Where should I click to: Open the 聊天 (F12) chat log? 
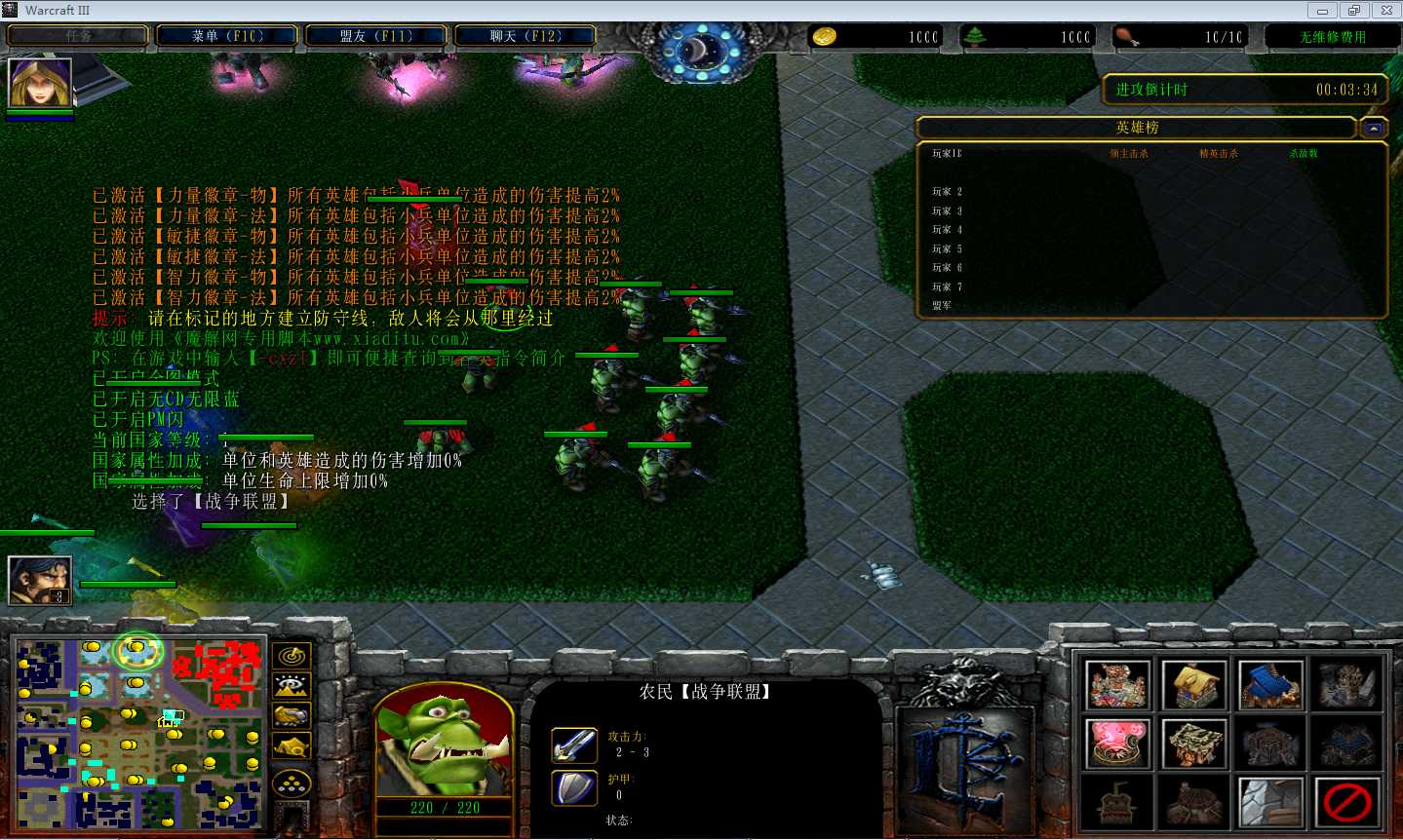[x=526, y=36]
